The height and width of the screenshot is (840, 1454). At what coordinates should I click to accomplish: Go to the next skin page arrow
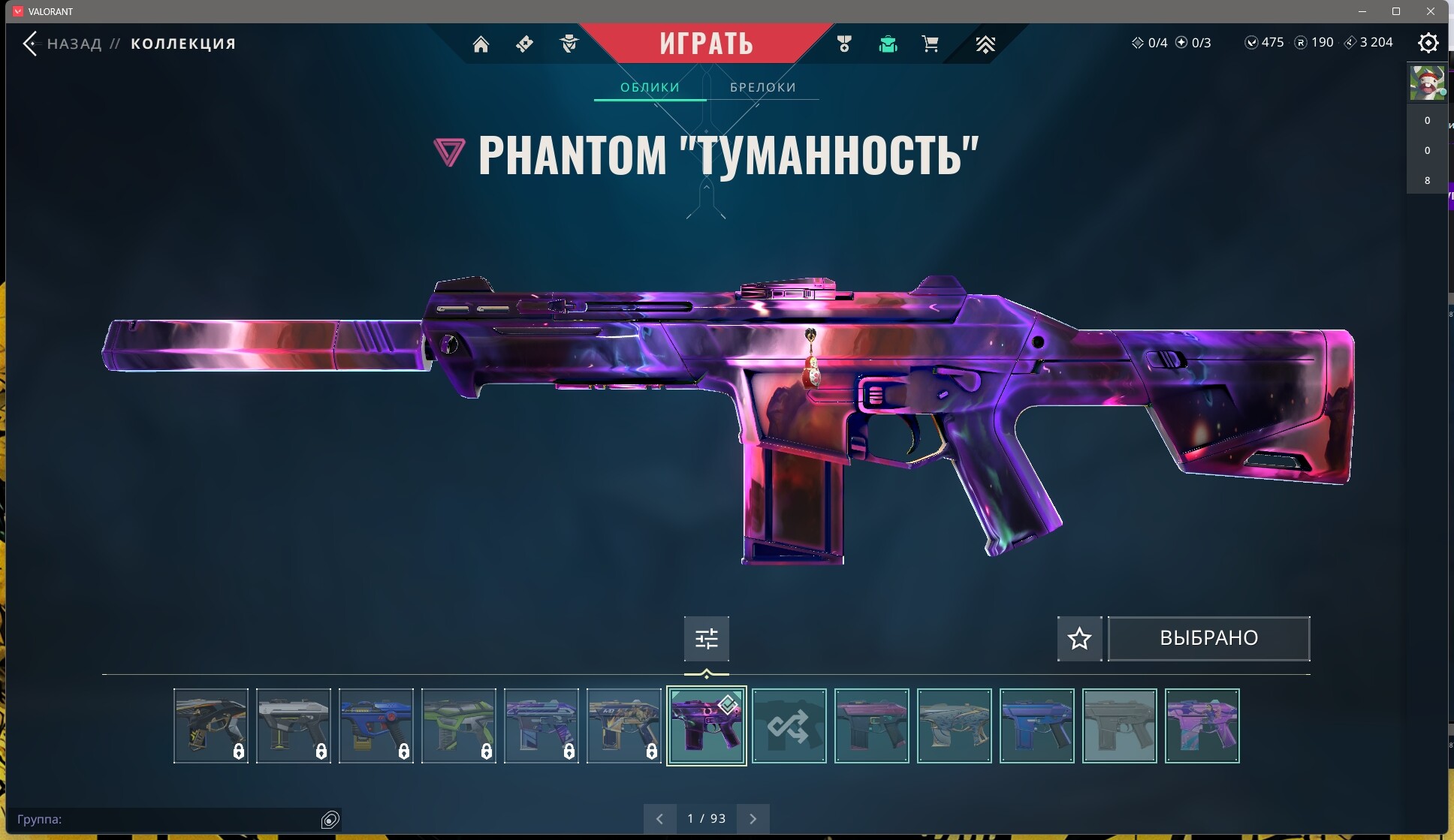(x=753, y=818)
